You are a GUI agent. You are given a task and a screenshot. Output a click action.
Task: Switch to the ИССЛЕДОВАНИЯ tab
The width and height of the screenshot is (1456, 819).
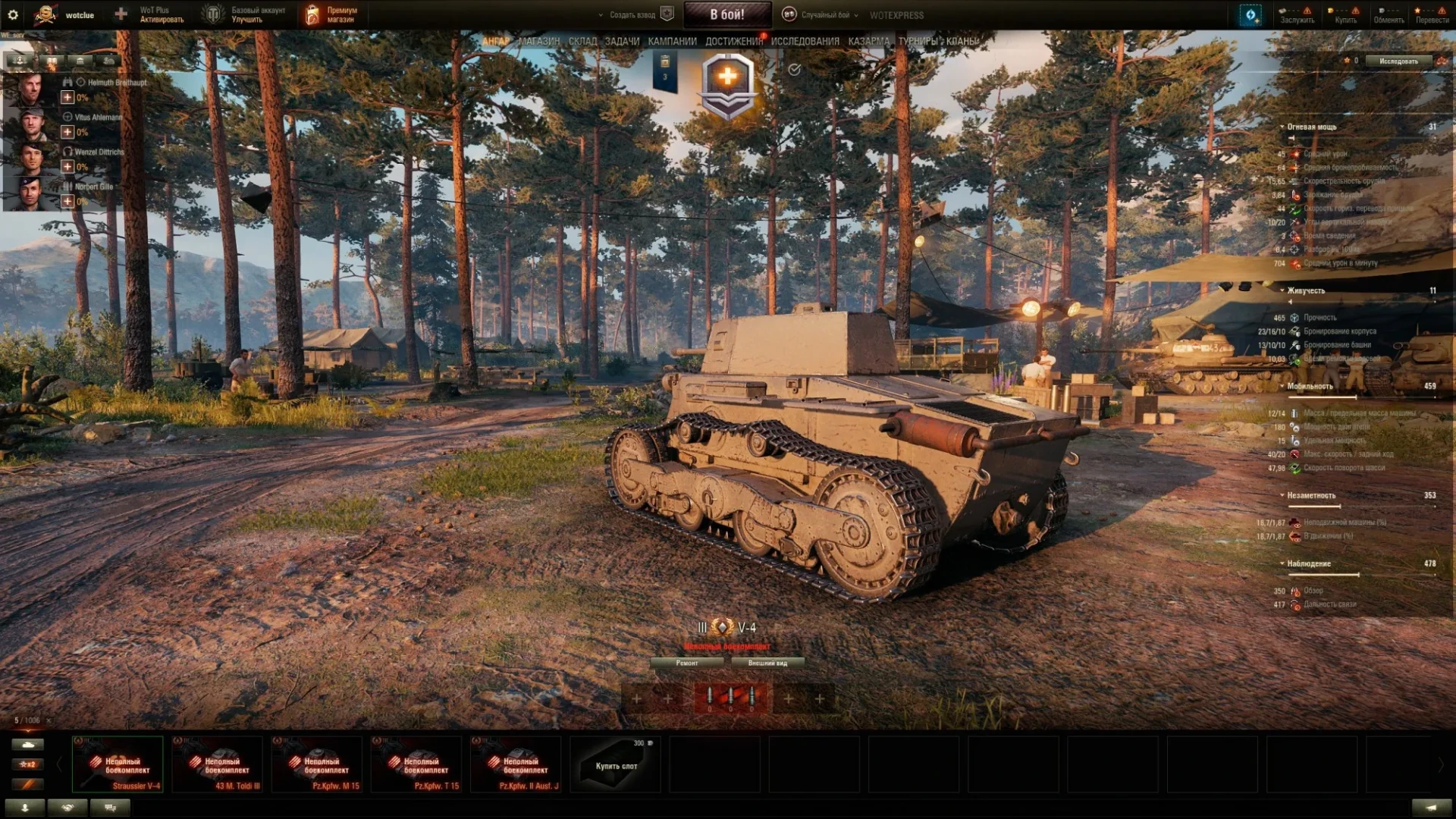[805, 41]
